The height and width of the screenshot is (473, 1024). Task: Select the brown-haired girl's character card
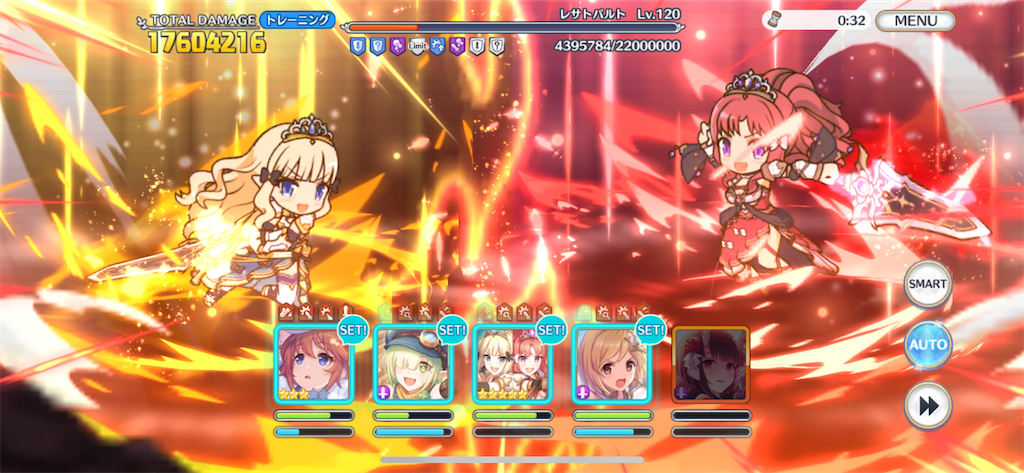[x=313, y=364]
